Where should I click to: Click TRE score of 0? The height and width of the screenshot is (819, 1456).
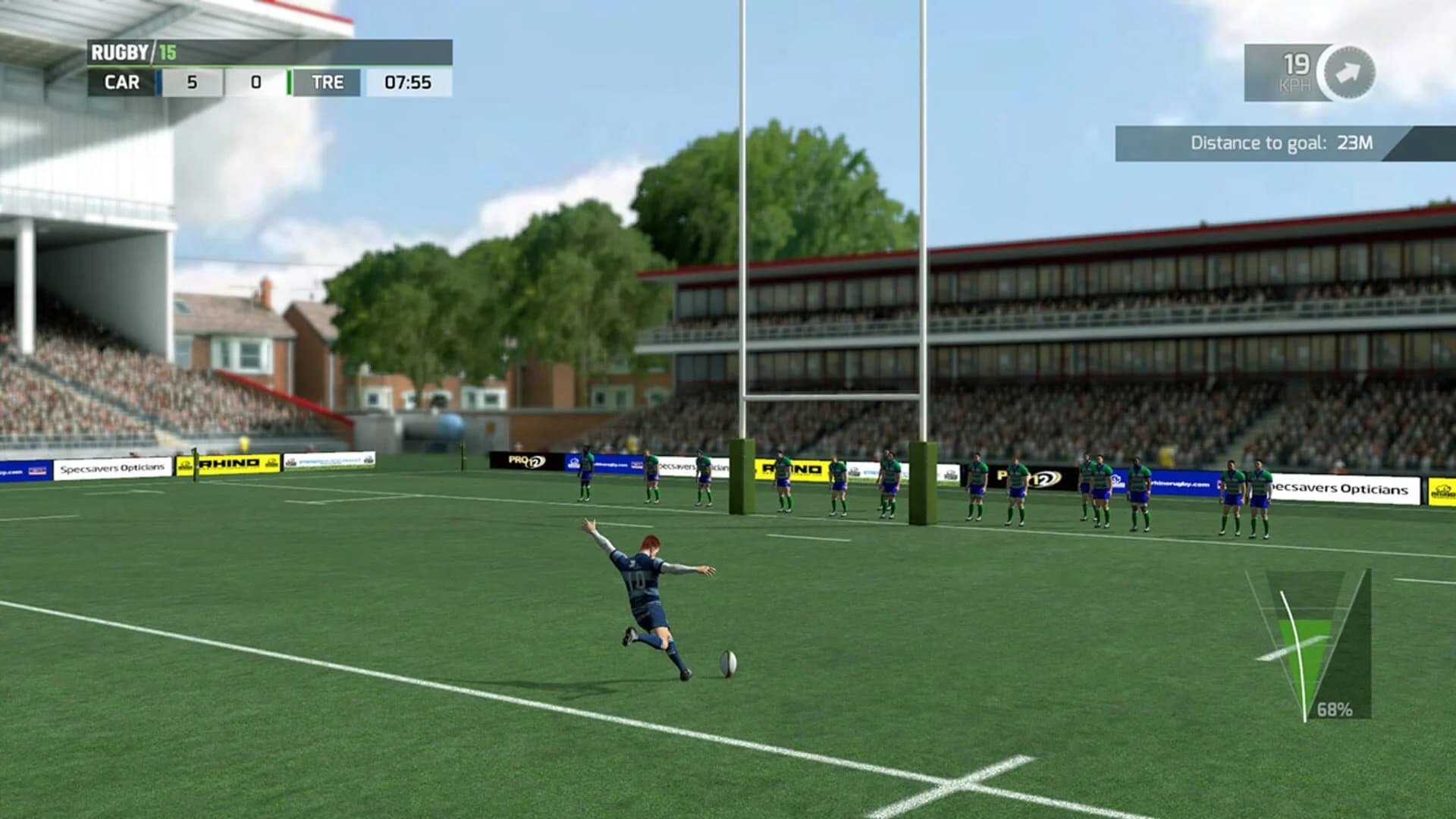pyautogui.click(x=257, y=83)
